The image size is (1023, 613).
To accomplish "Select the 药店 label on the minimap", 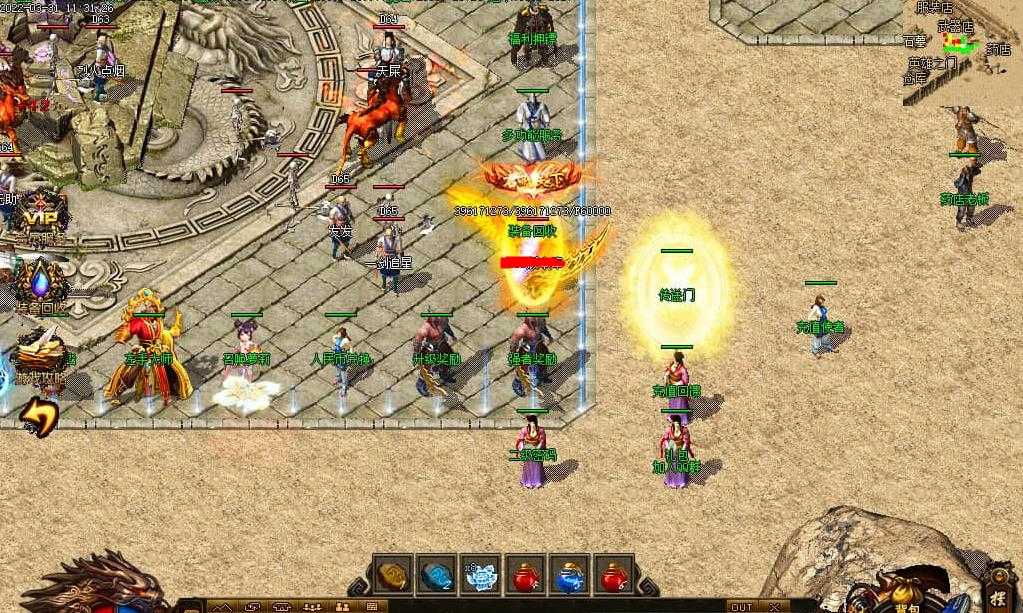I will click(997, 48).
